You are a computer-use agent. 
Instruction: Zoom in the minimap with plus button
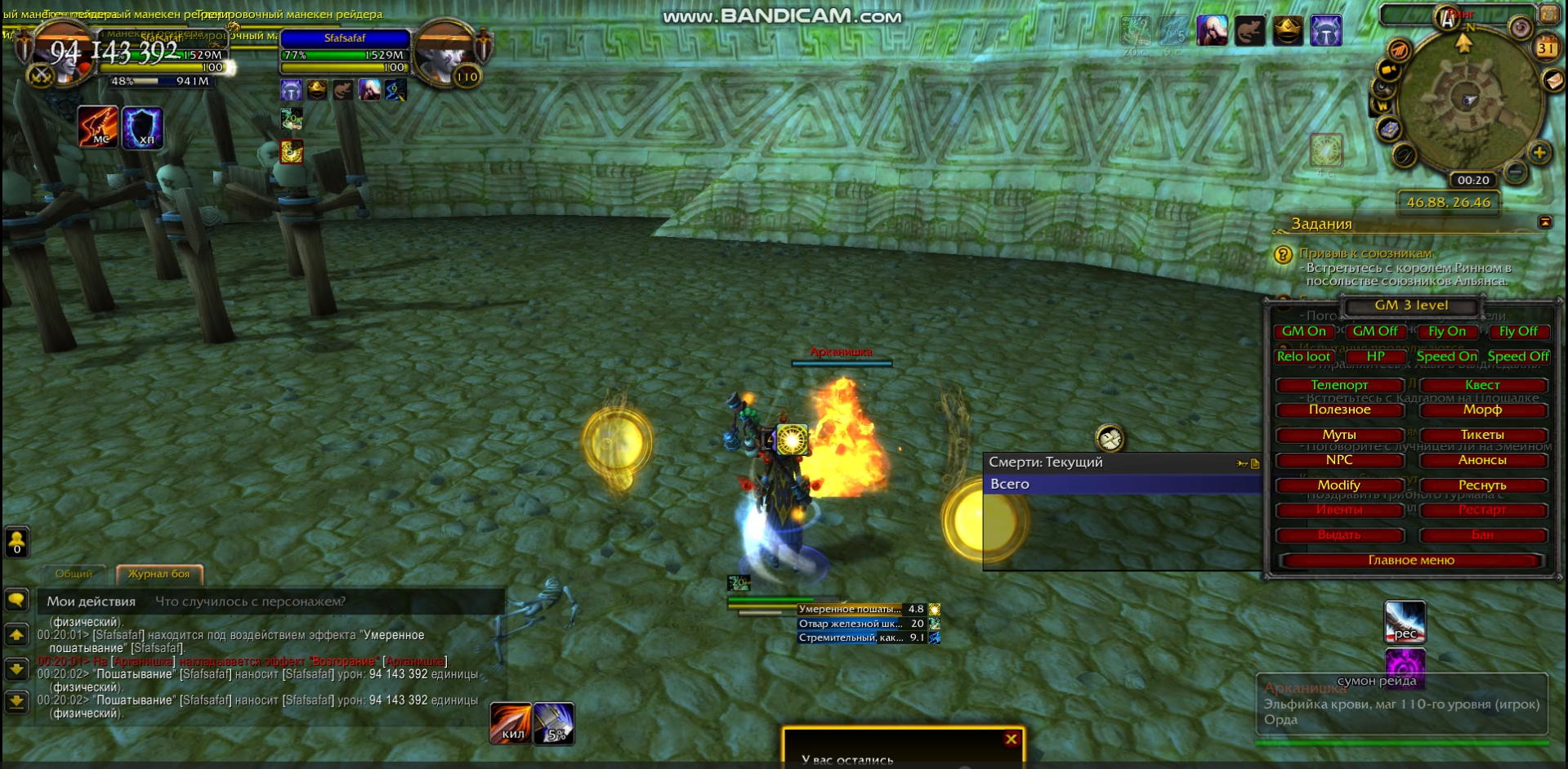point(1539,153)
